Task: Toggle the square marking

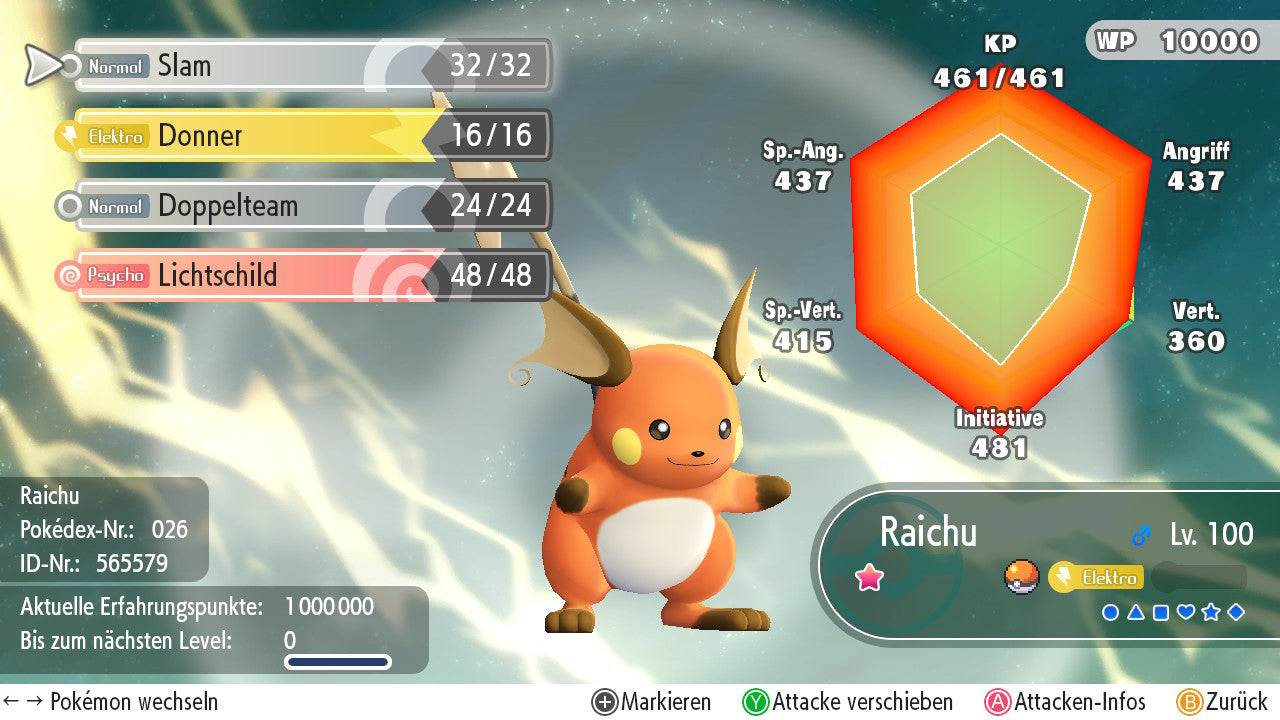Action: click(1161, 612)
